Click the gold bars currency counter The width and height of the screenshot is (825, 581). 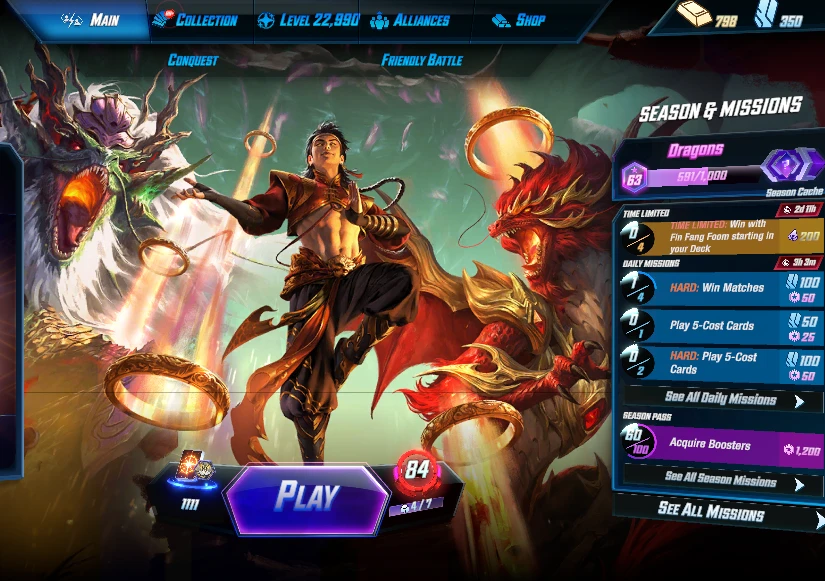point(706,17)
